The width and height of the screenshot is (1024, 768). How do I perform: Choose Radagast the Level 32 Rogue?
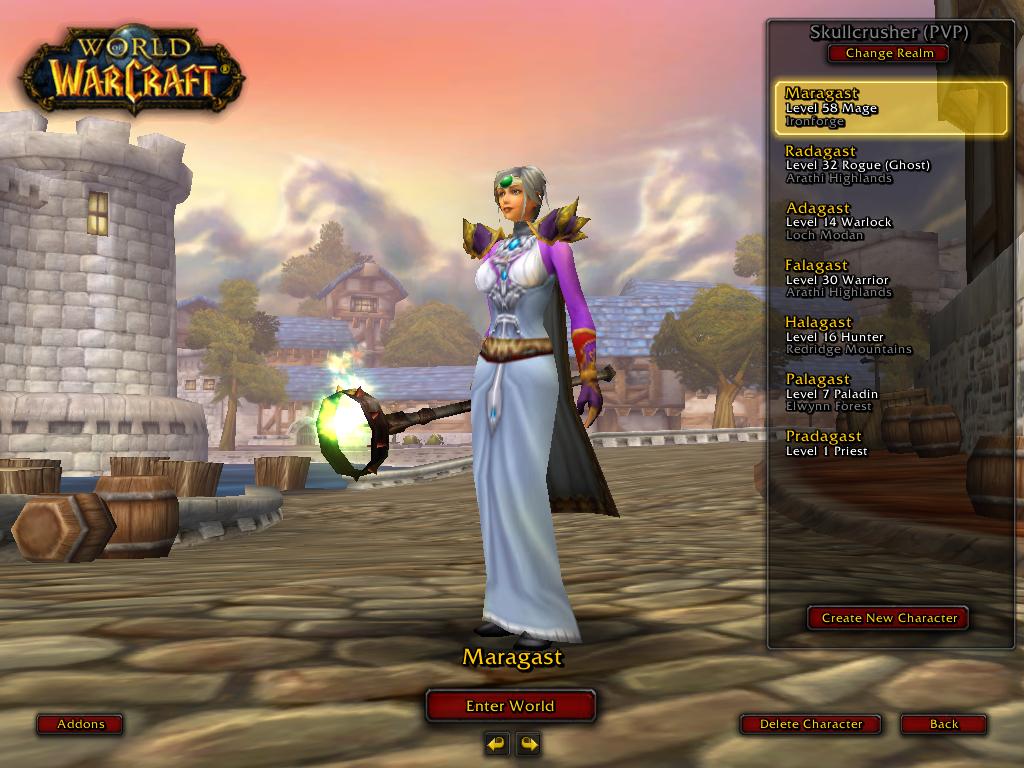click(890, 165)
